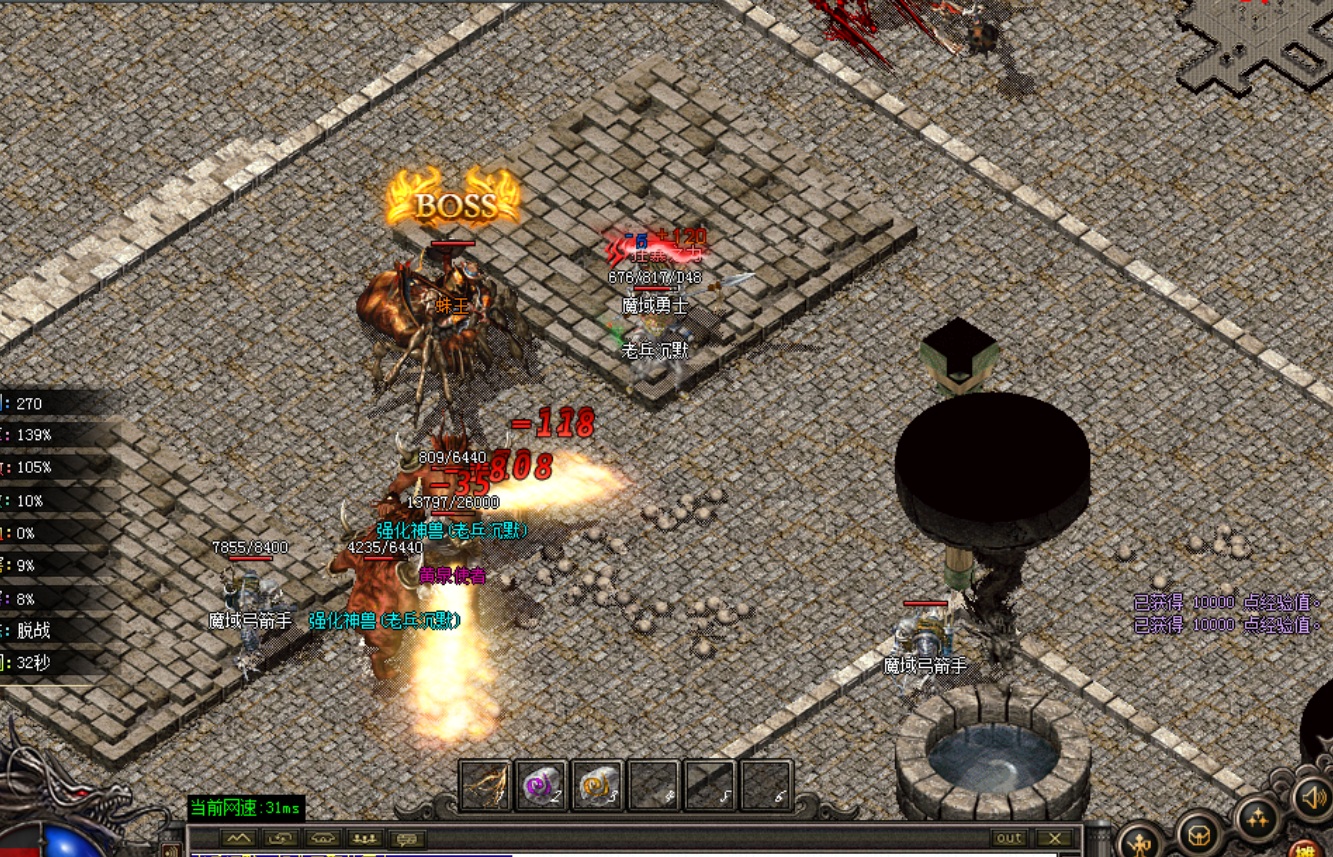This screenshot has width=1333, height=857.
Task: Click the red round stall button
Action: click(x=1305, y=850)
